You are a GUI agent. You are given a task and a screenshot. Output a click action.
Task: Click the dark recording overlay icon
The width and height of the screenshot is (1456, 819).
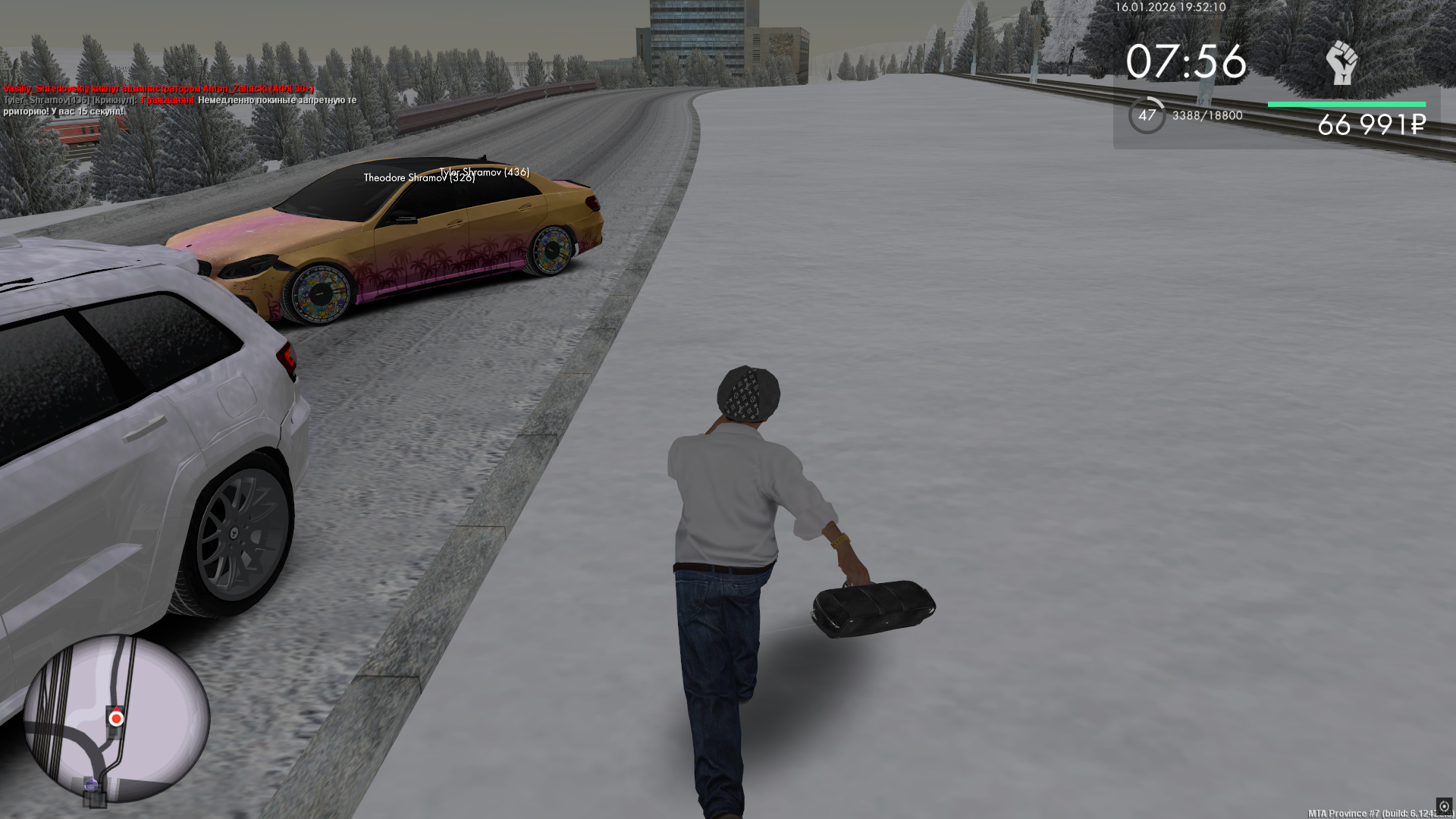(1443, 806)
